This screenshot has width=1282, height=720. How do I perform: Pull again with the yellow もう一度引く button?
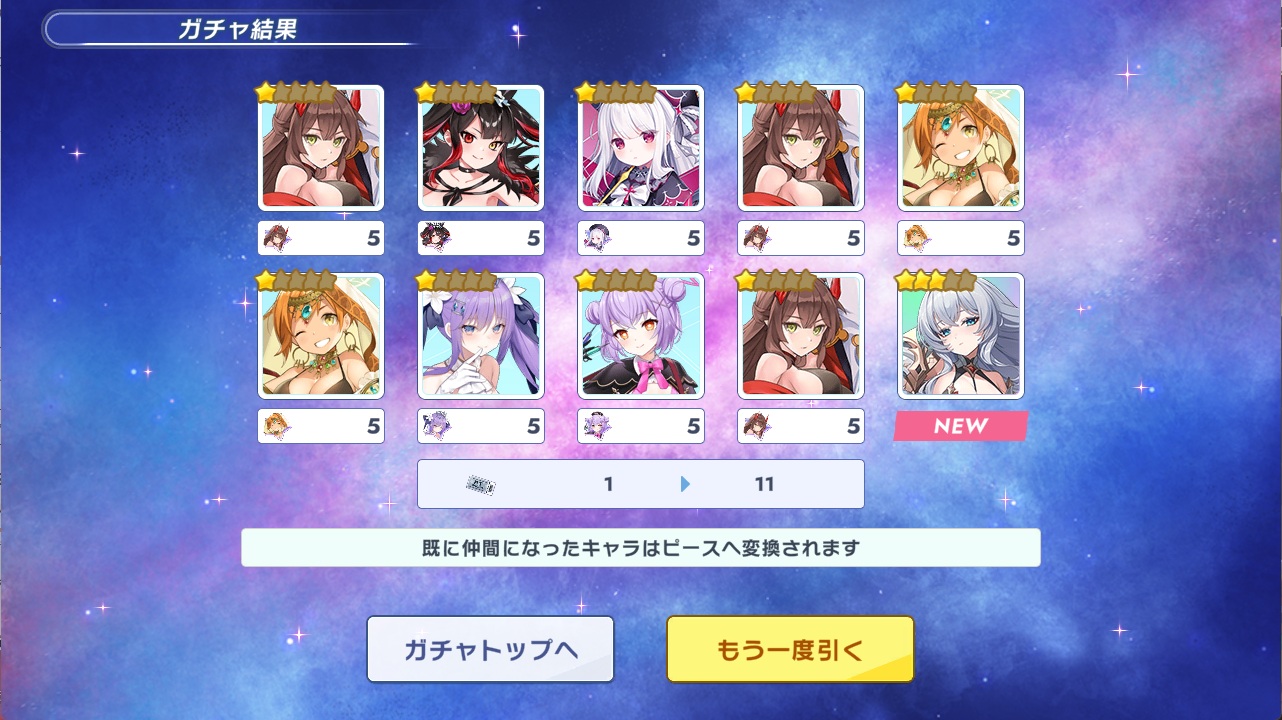pos(790,649)
